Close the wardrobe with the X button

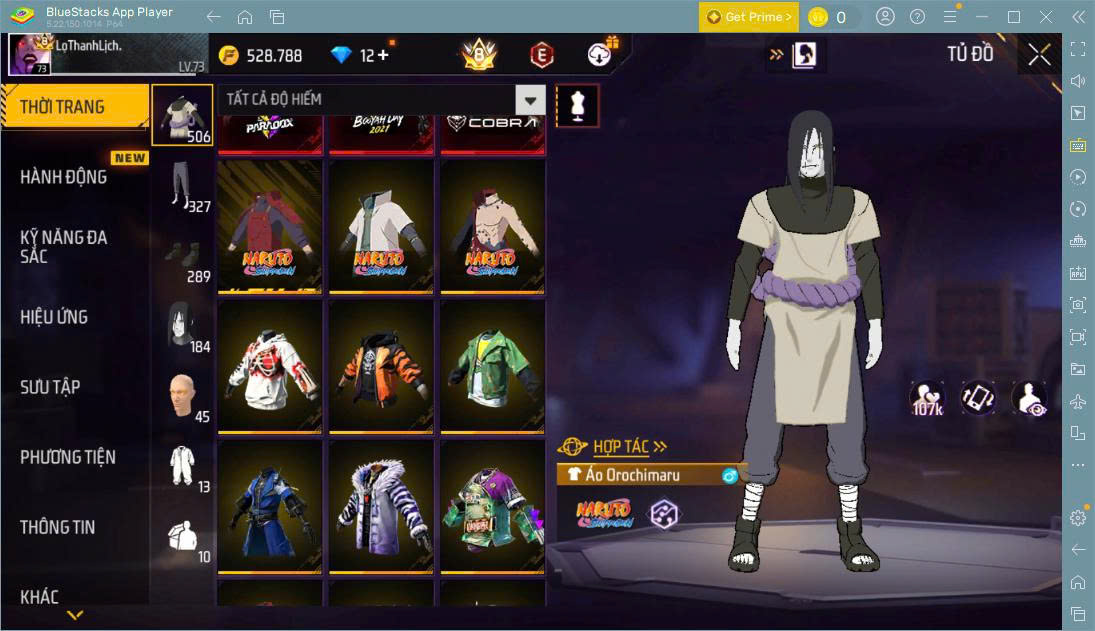tap(1039, 55)
